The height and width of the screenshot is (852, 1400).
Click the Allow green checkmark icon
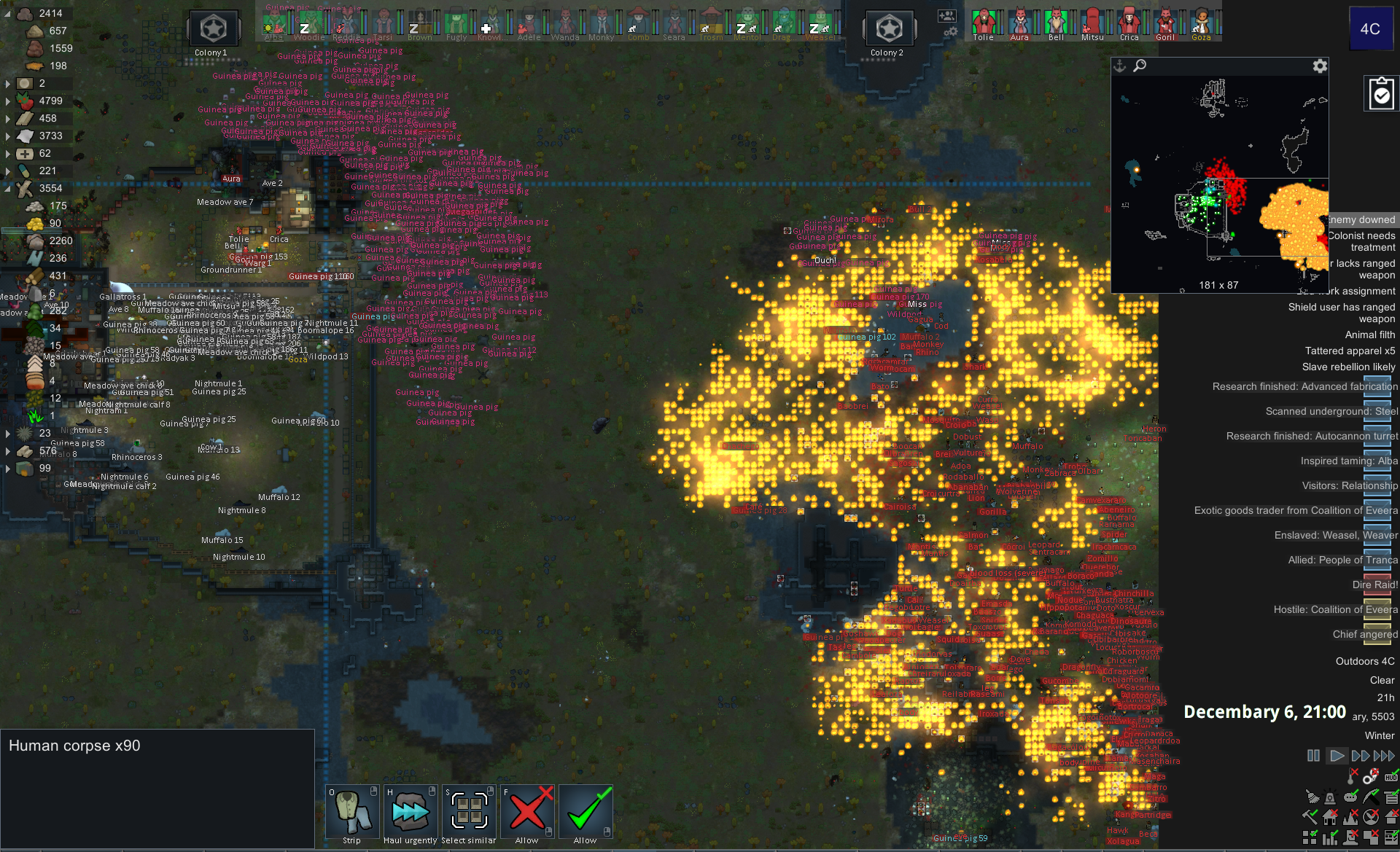pyautogui.click(x=585, y=810)
